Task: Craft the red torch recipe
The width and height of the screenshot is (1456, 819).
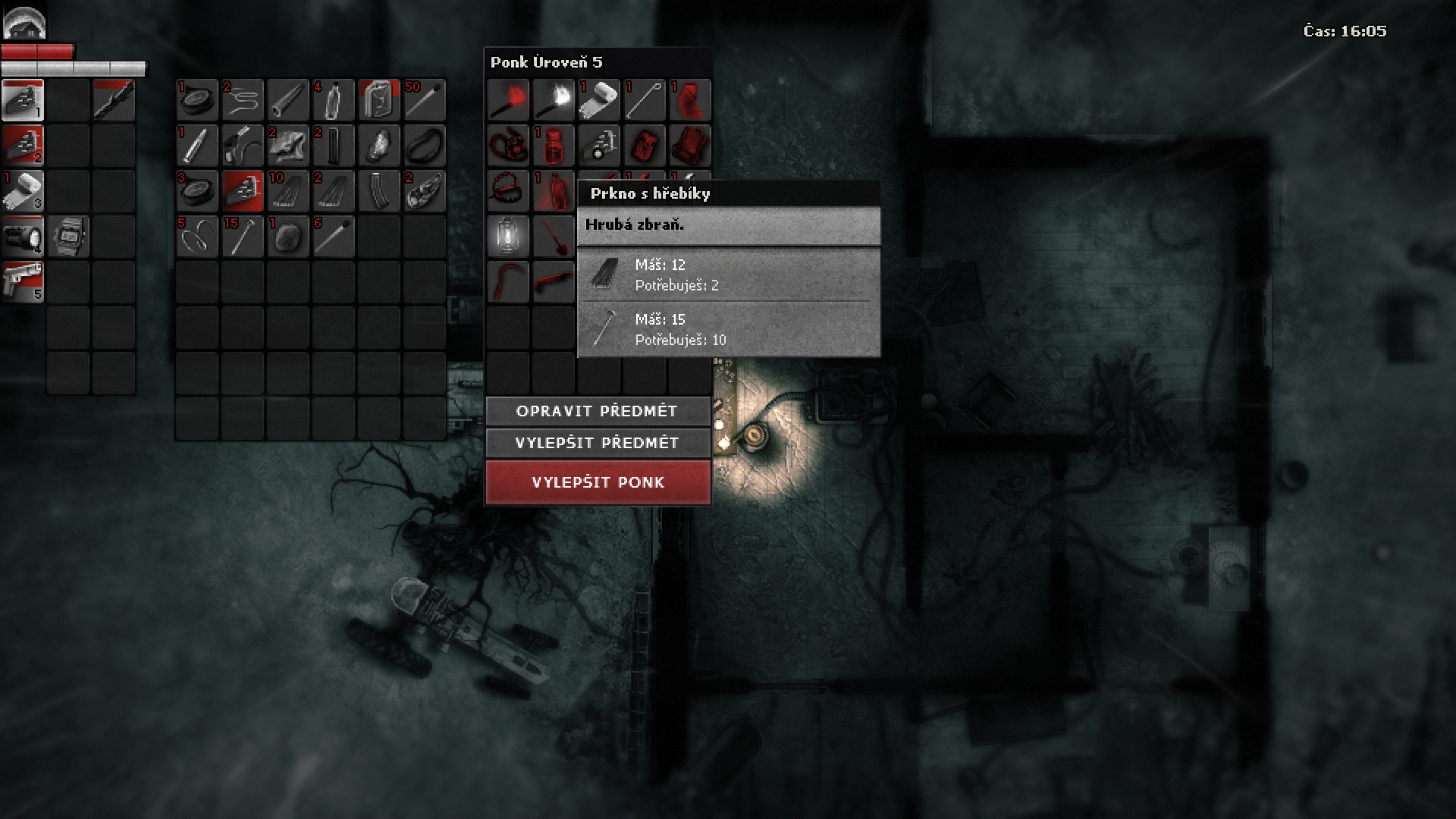Action: point(508,100)
